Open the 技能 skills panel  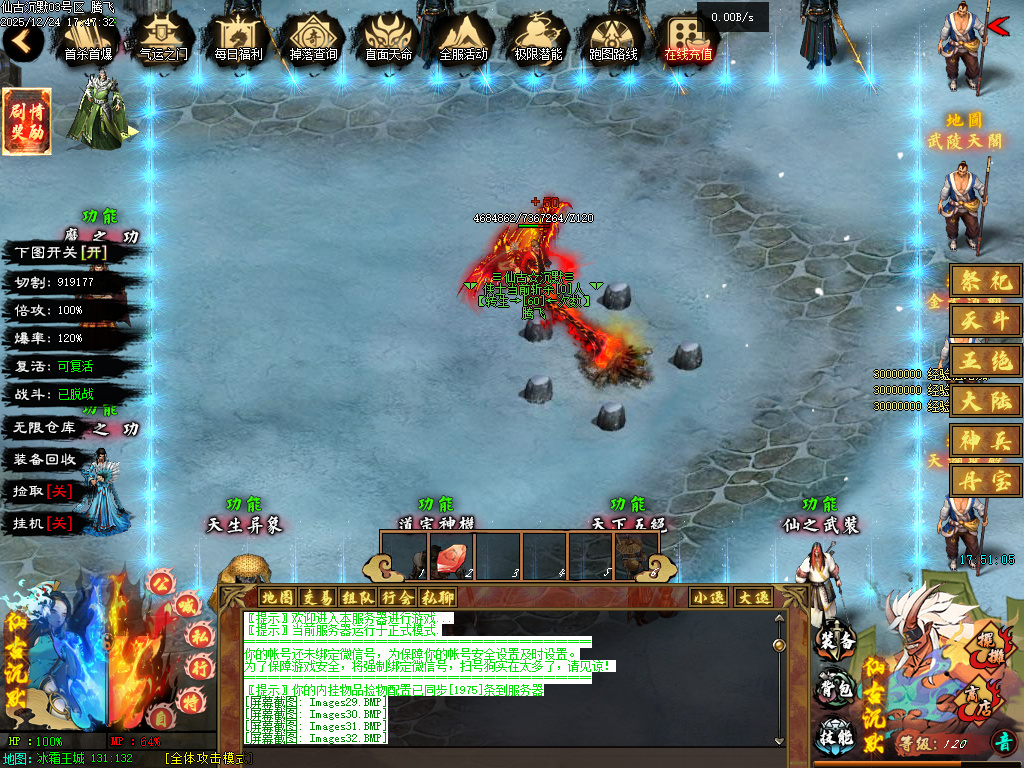[x=836, y=735]
